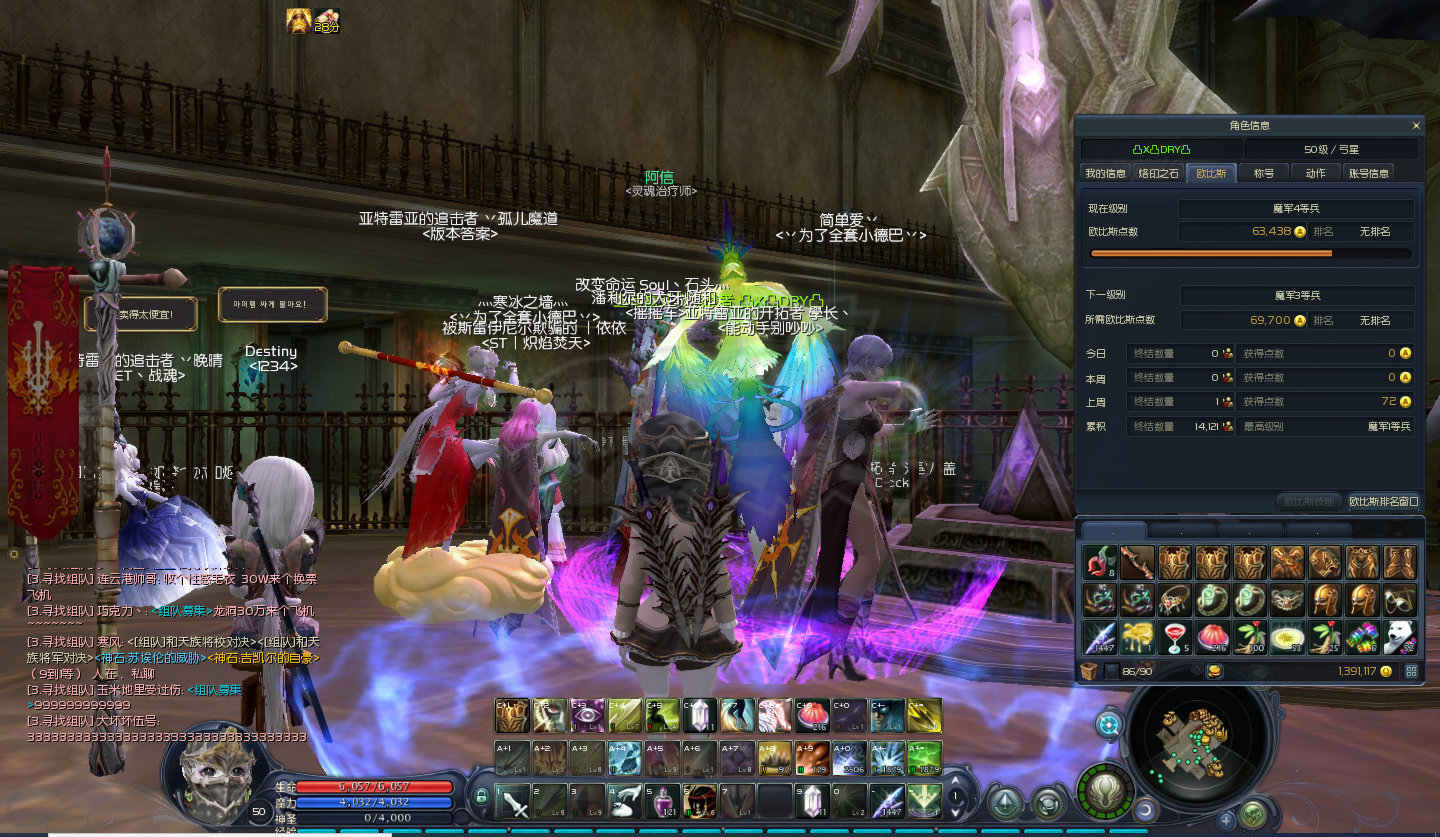Switch to the 动作 tab
The width and height of the screenshot is (1440, 837).
click(1315, 173)
